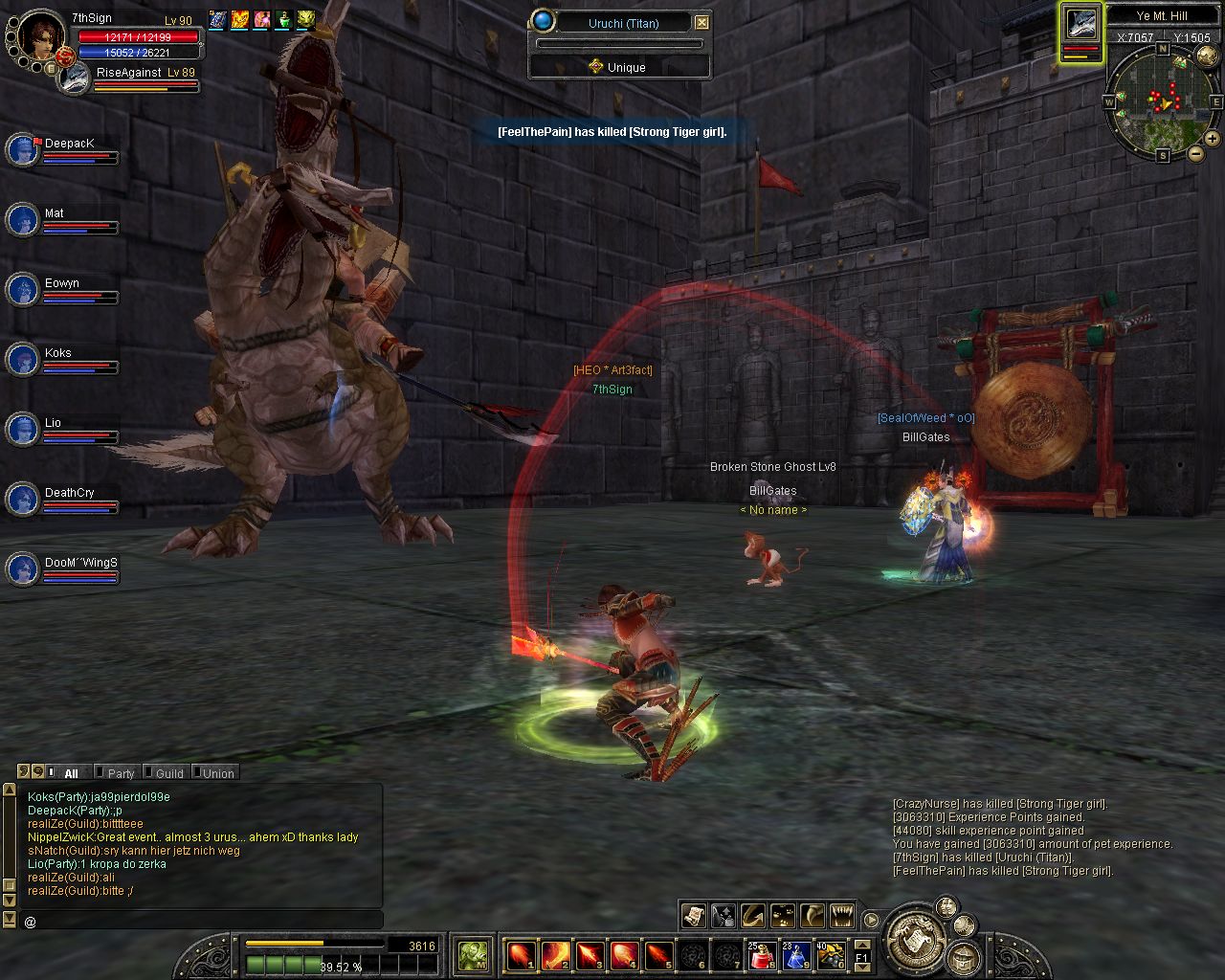The width and height of the screenshot is (1225, 980).
Task: Select the wolf pet portrait beside the minimap
Action: point(1080,26)
